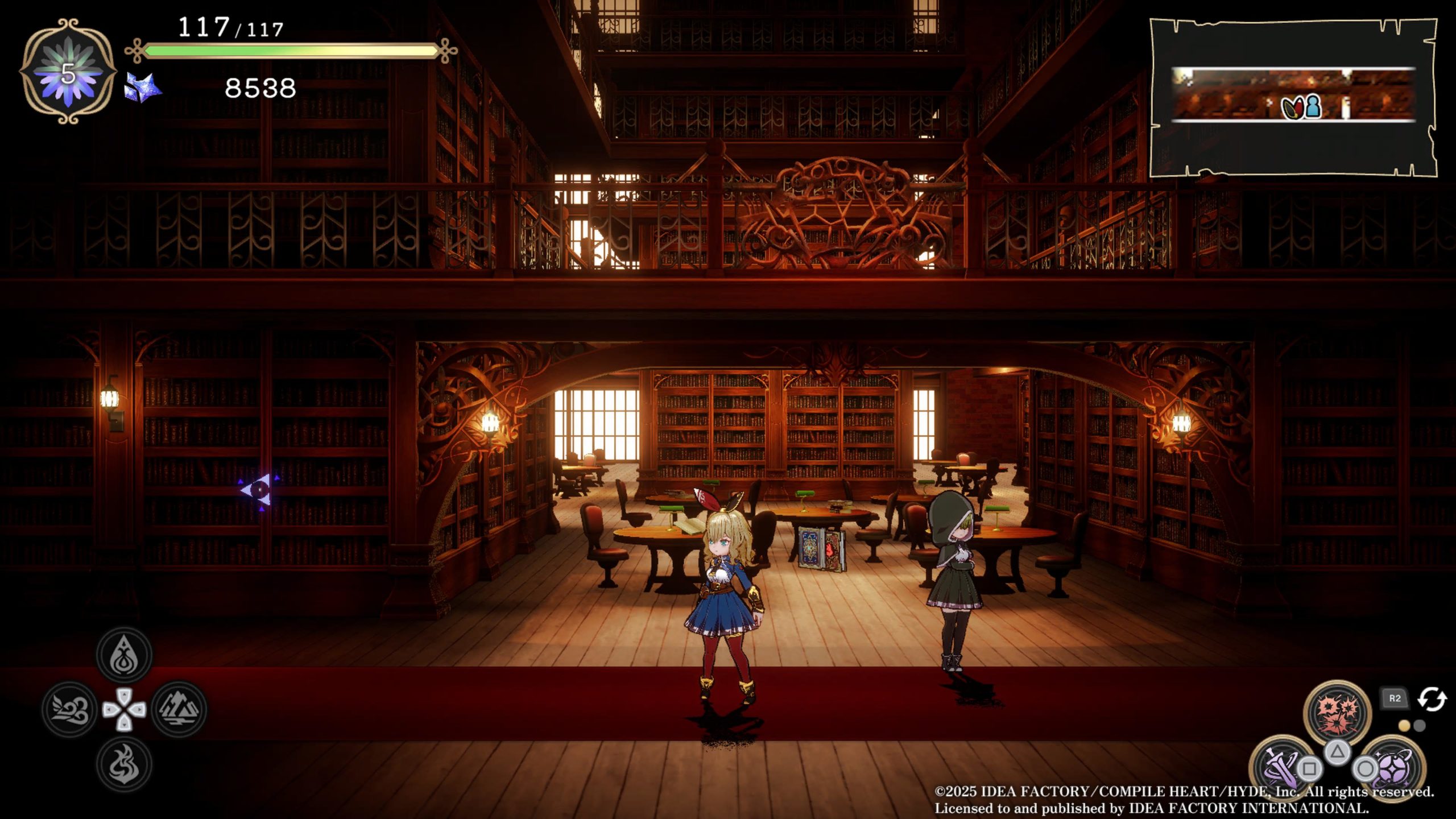Image resolution: width=1456 pixels, height=819 pixels.
Task: Select the fire flame element icon
Action: 124,764
